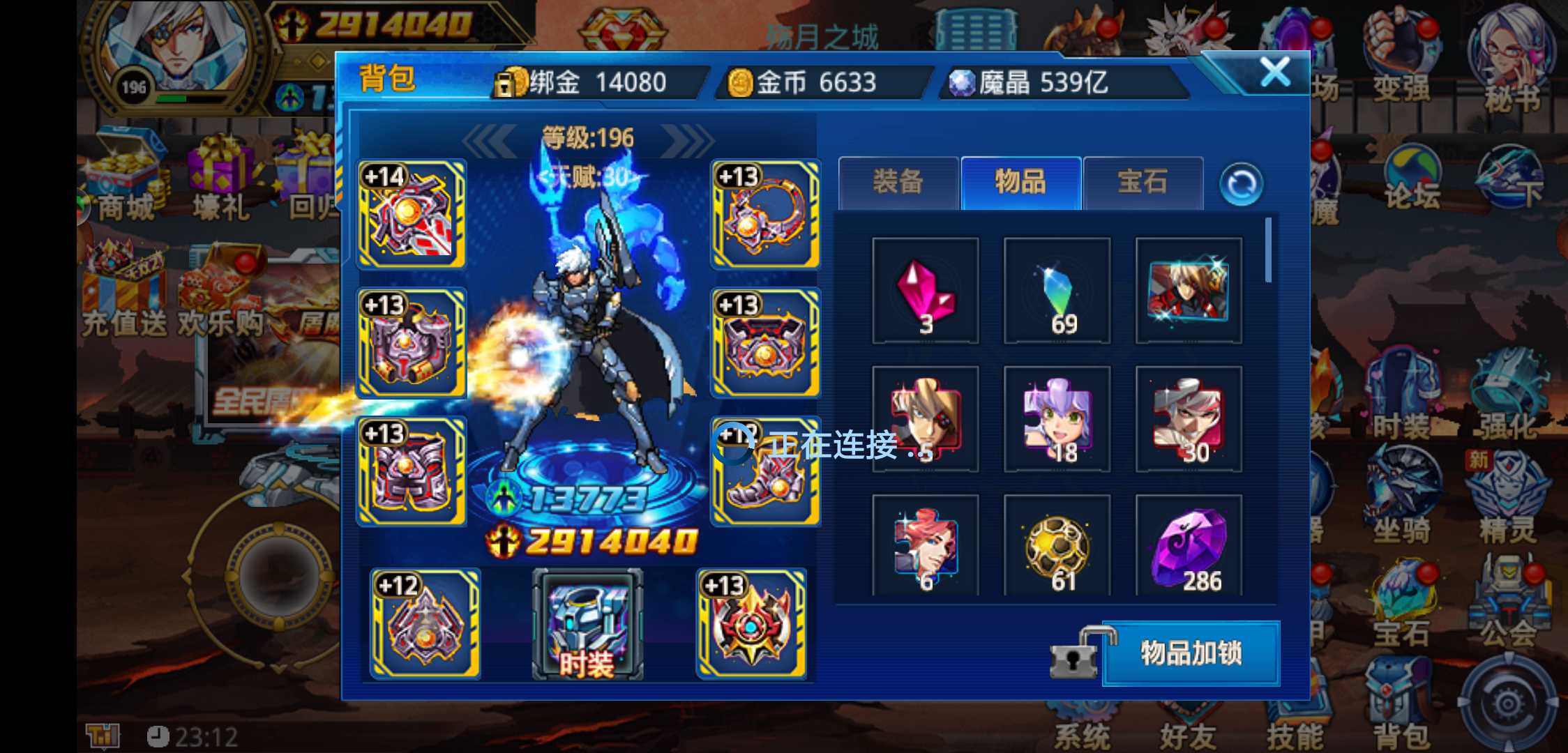Switch to the 宝石 gems tab
This screenshot has width=1568, height=753.
(1145, 182)
